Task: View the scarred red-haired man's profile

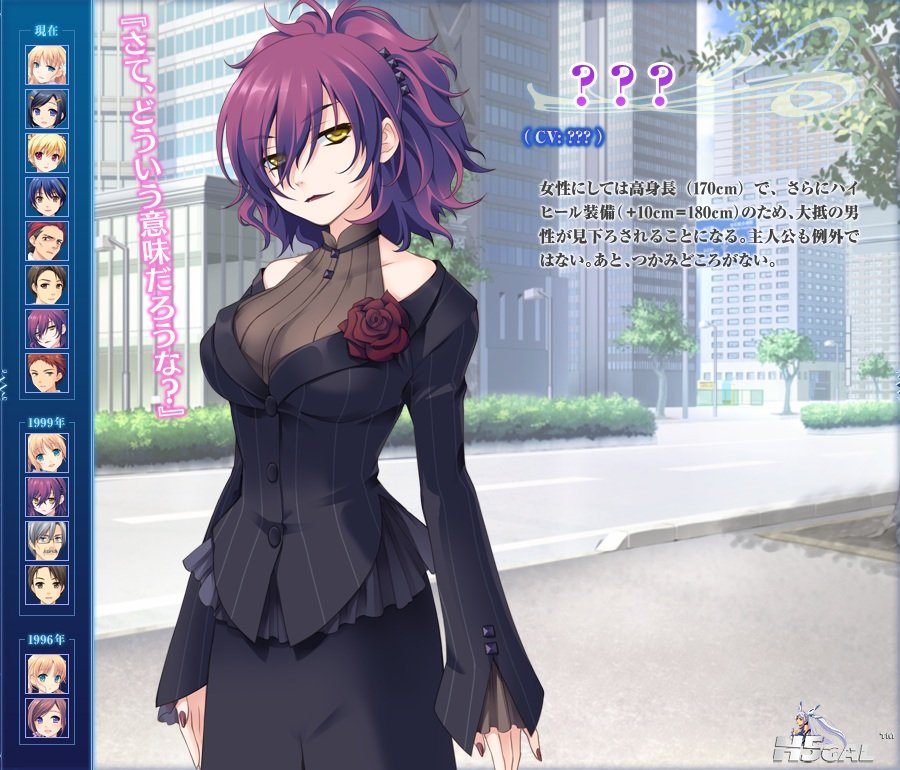Action: [x=47, y=241]
